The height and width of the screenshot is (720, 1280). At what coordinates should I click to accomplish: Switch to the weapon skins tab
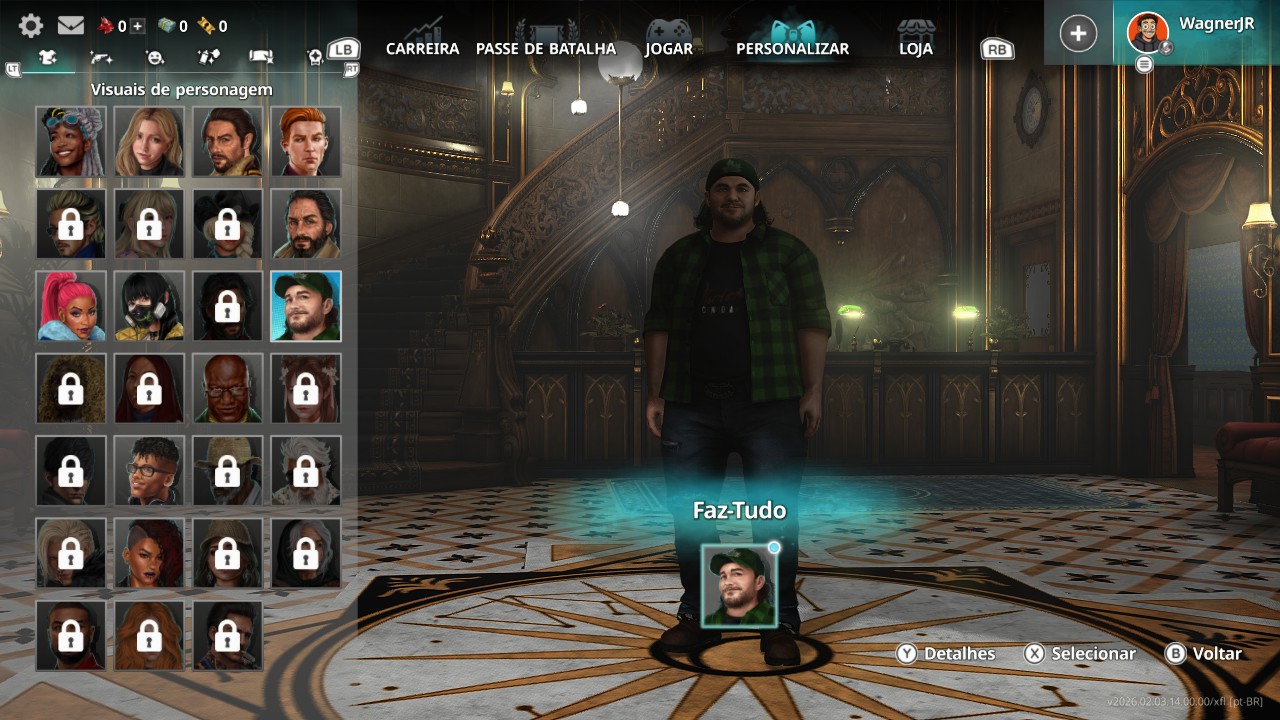(x=101, y=58)
